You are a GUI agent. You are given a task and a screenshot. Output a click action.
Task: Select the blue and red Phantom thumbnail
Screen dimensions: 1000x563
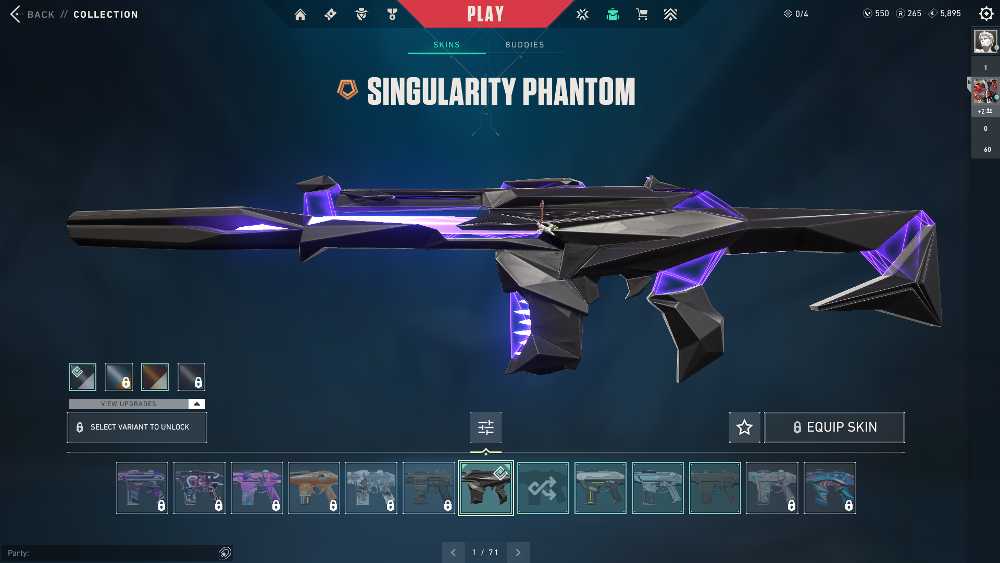(830, 488)
